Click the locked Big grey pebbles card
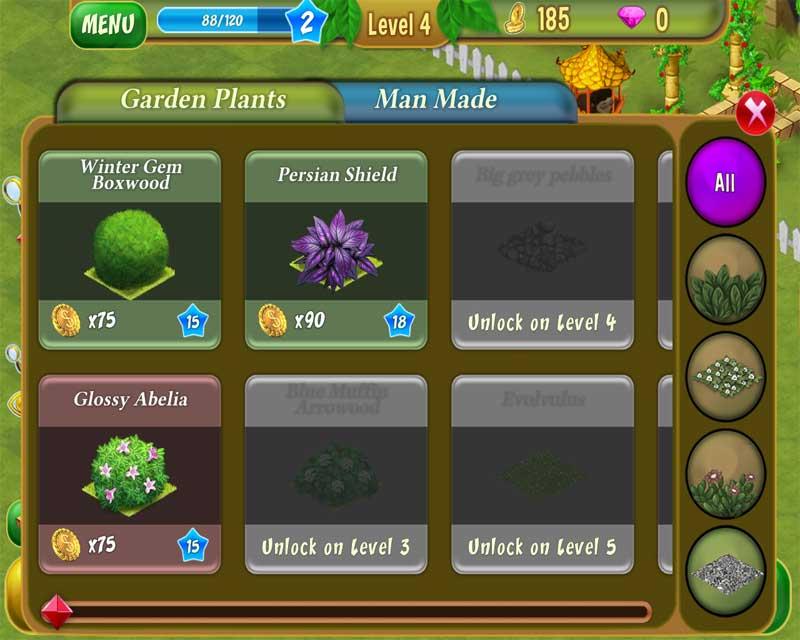Image resolution: width=800 pixels, height=640 pixels. [x=542, y=250]
